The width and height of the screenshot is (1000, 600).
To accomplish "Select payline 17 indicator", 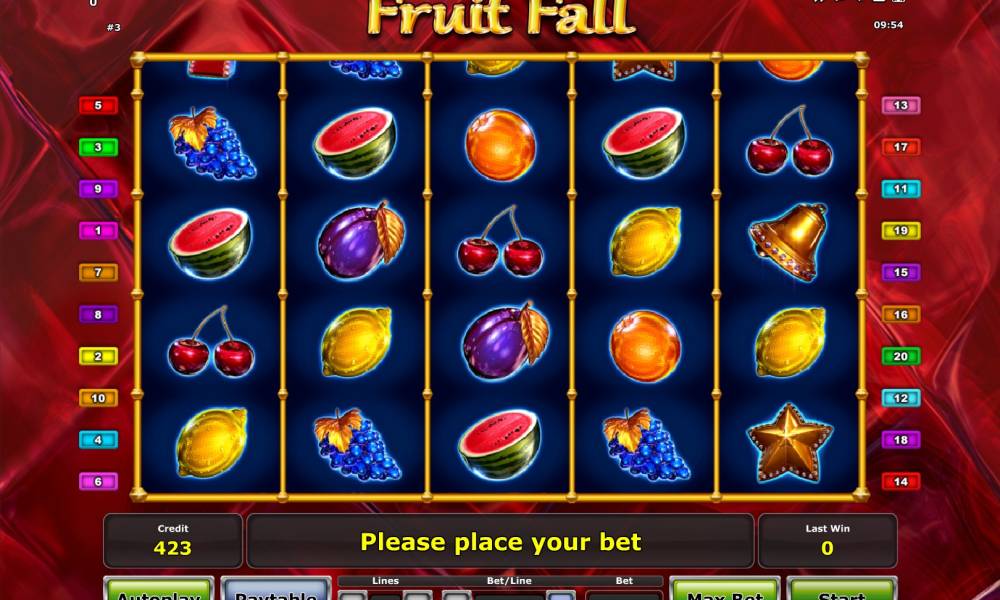I will (901, 147).
